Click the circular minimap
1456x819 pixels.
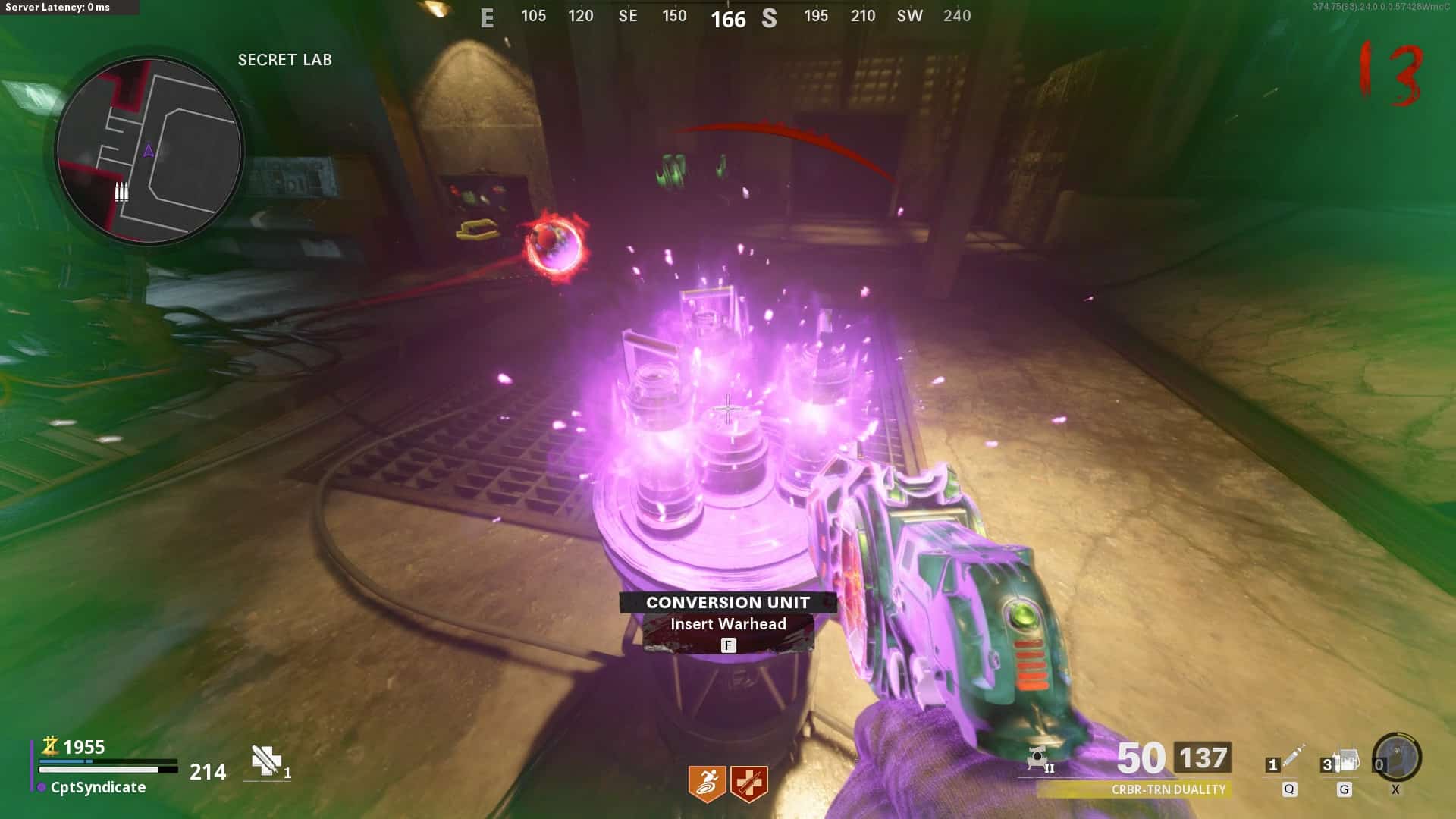tap(149, 151)
